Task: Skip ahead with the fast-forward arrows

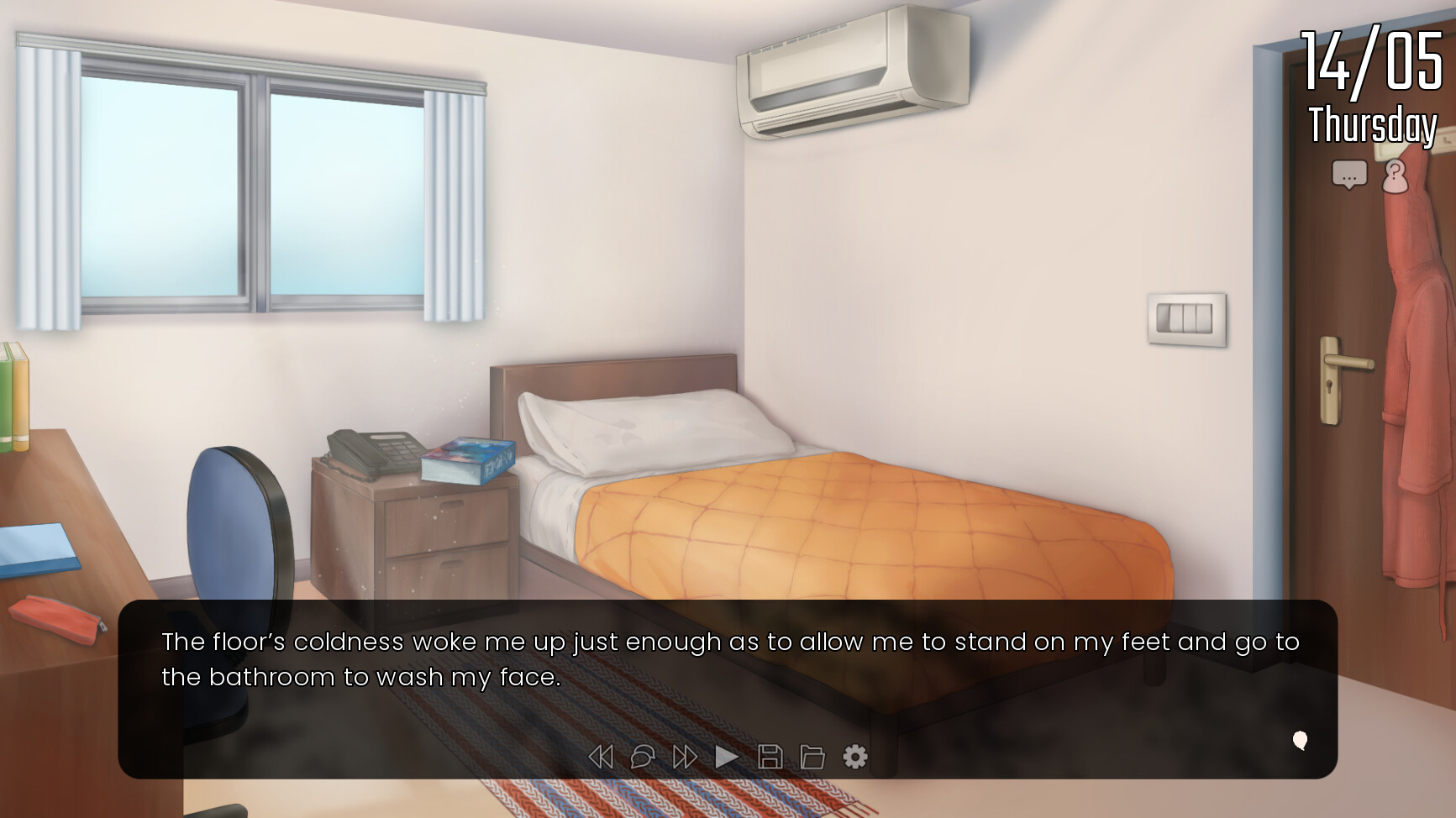Action: (685, 757)
